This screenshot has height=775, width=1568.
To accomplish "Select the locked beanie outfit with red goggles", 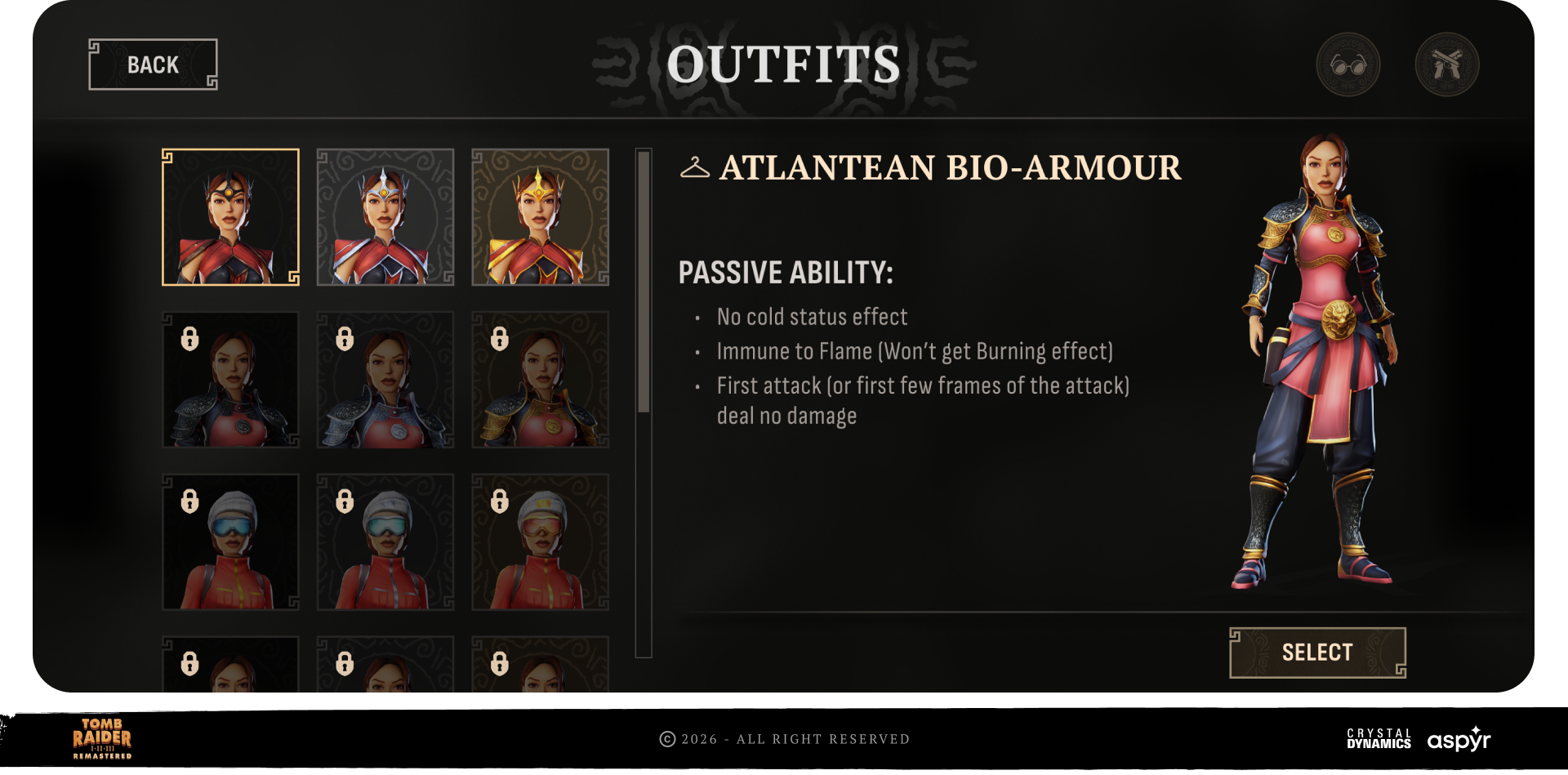I will pos(540,542).
